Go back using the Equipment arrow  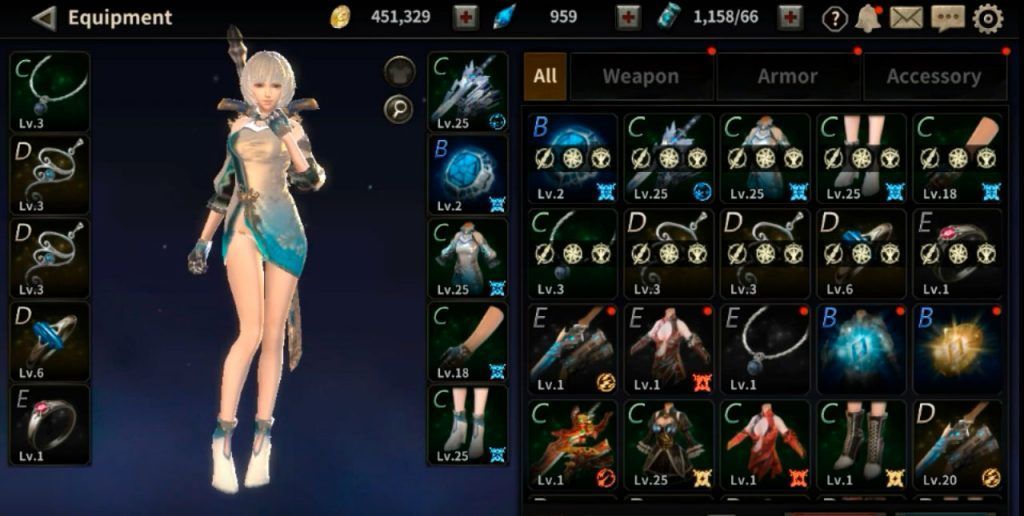43,17
